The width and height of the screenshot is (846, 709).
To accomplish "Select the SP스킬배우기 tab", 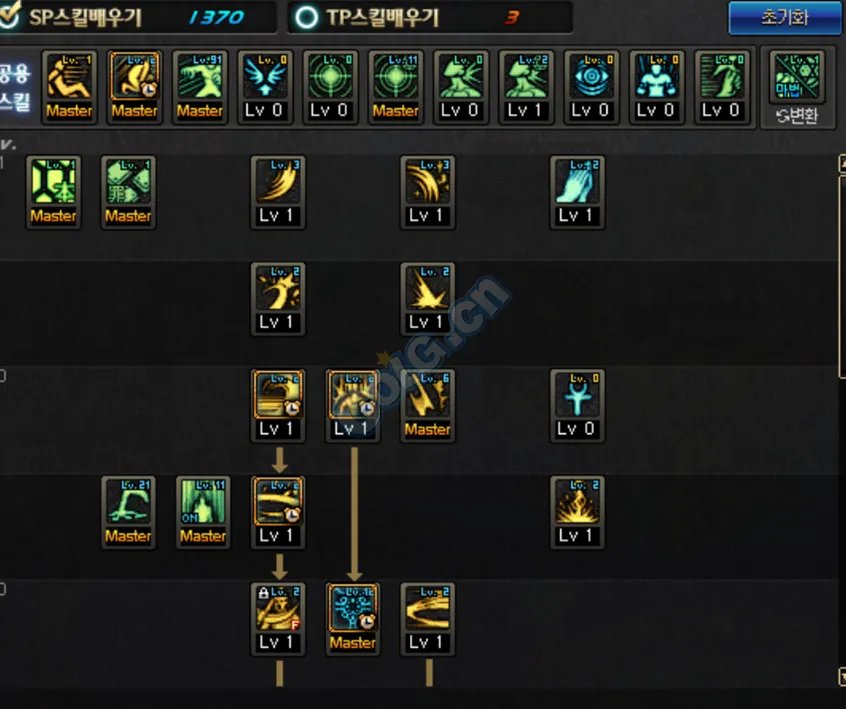I will click(138, 18).
